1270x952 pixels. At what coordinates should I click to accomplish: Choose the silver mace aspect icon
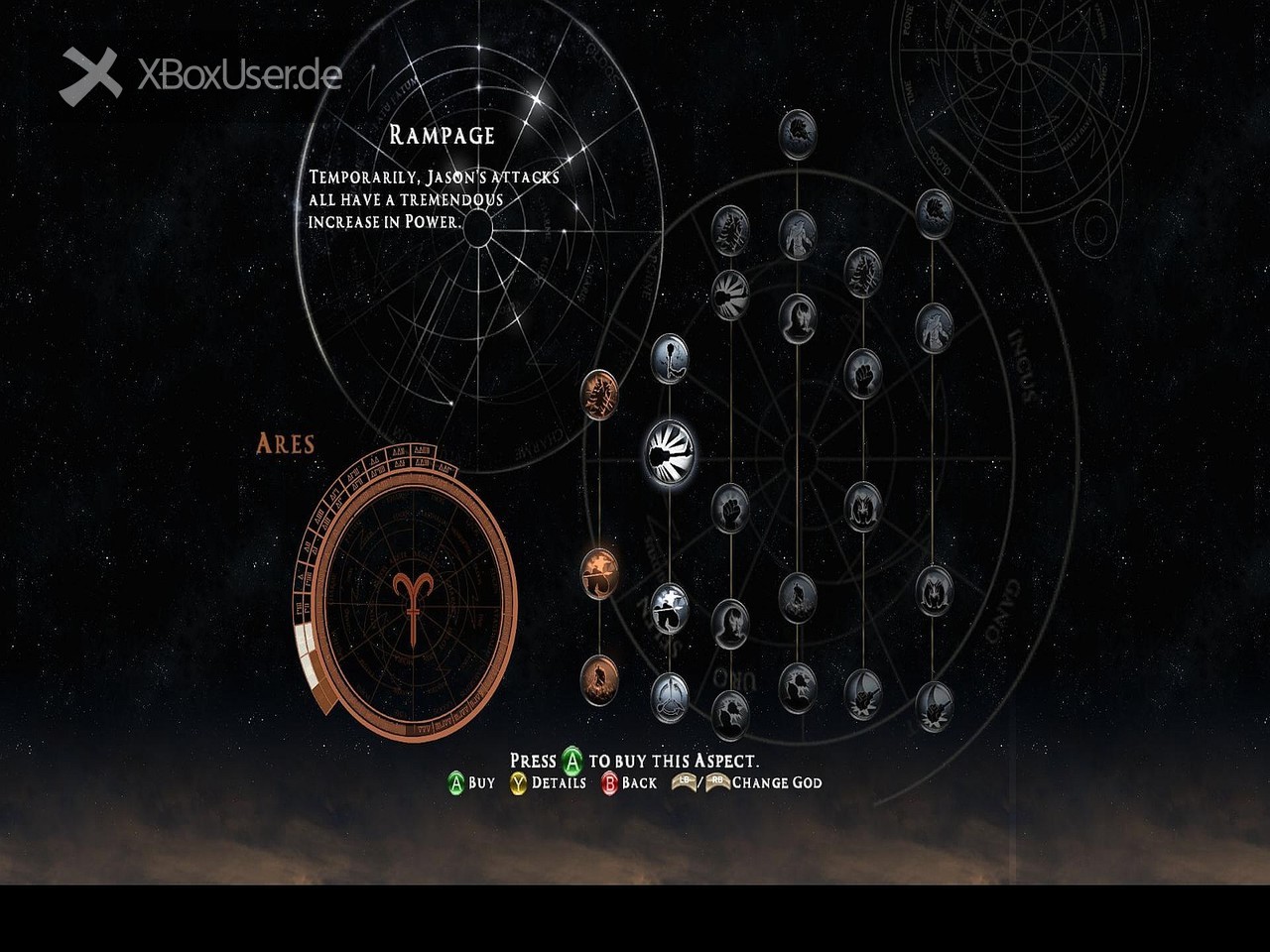tap(670, 358)
